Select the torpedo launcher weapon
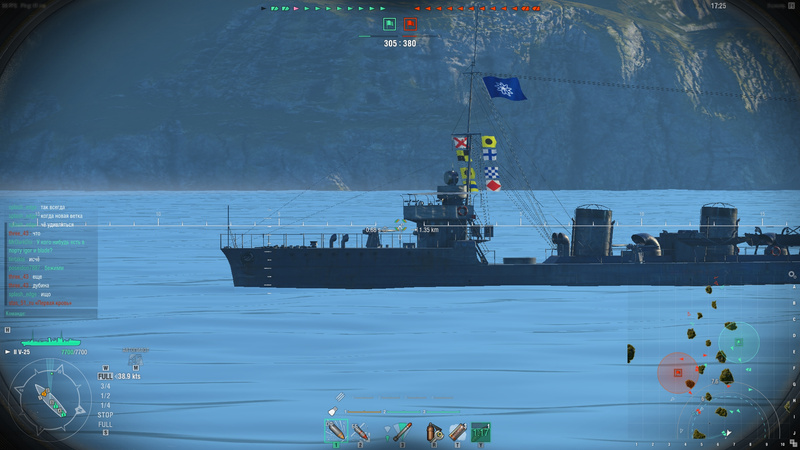The width and height of the screenshot is (800, 450). coord(401,431)
